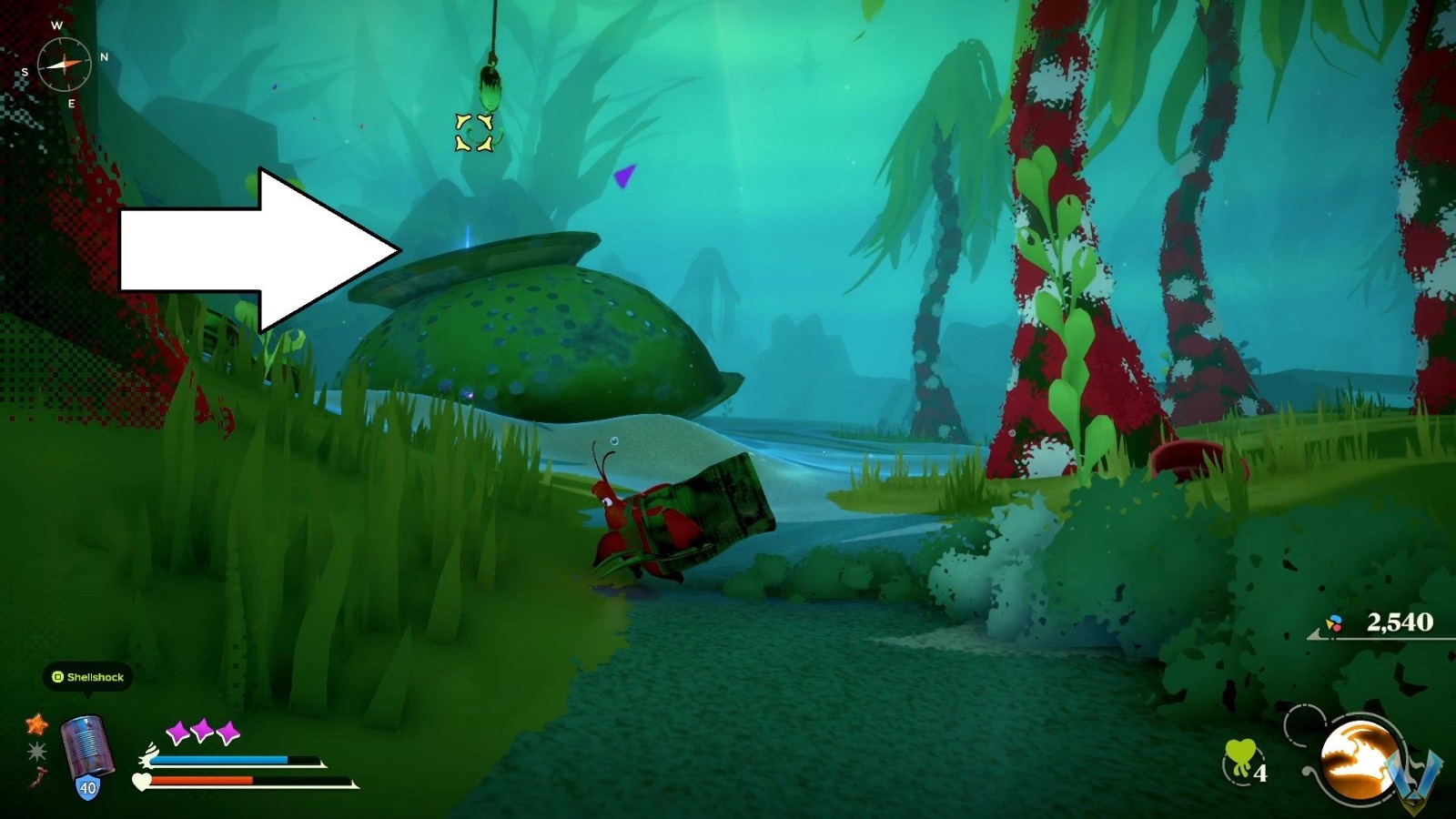Click the glowing moon snail shell emblem
This screenshot has width=1456, height=819.
pyautogui.click(x=1360, y=758)
